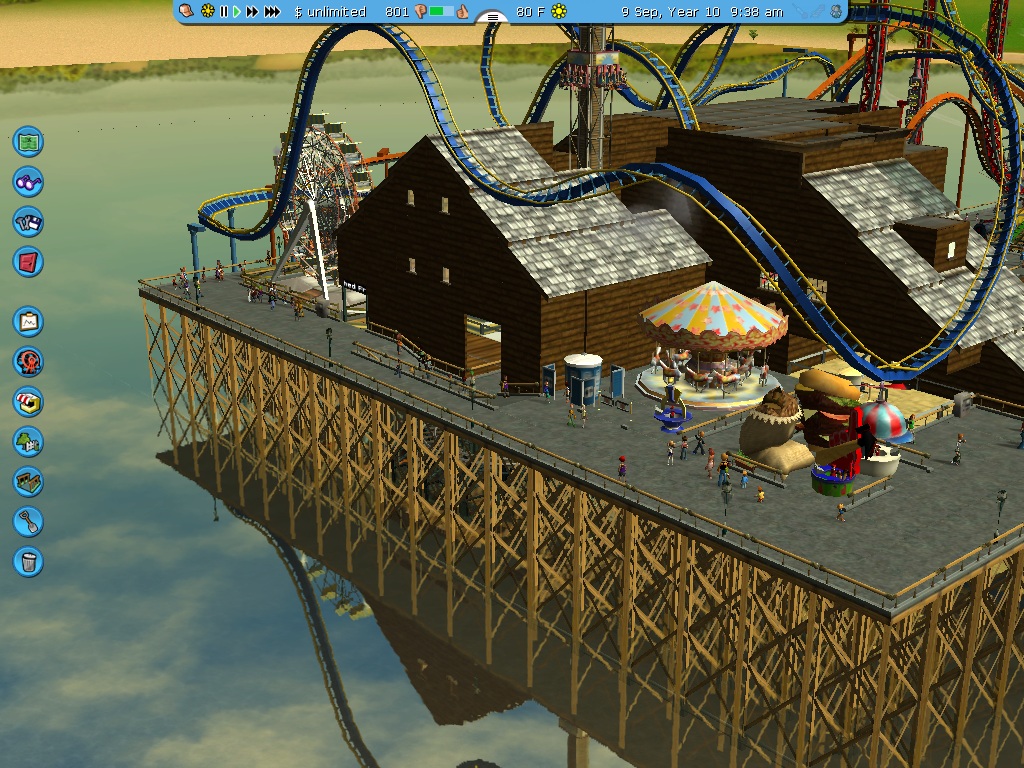Open the rides menu with Ferris wheel icon

29,361
